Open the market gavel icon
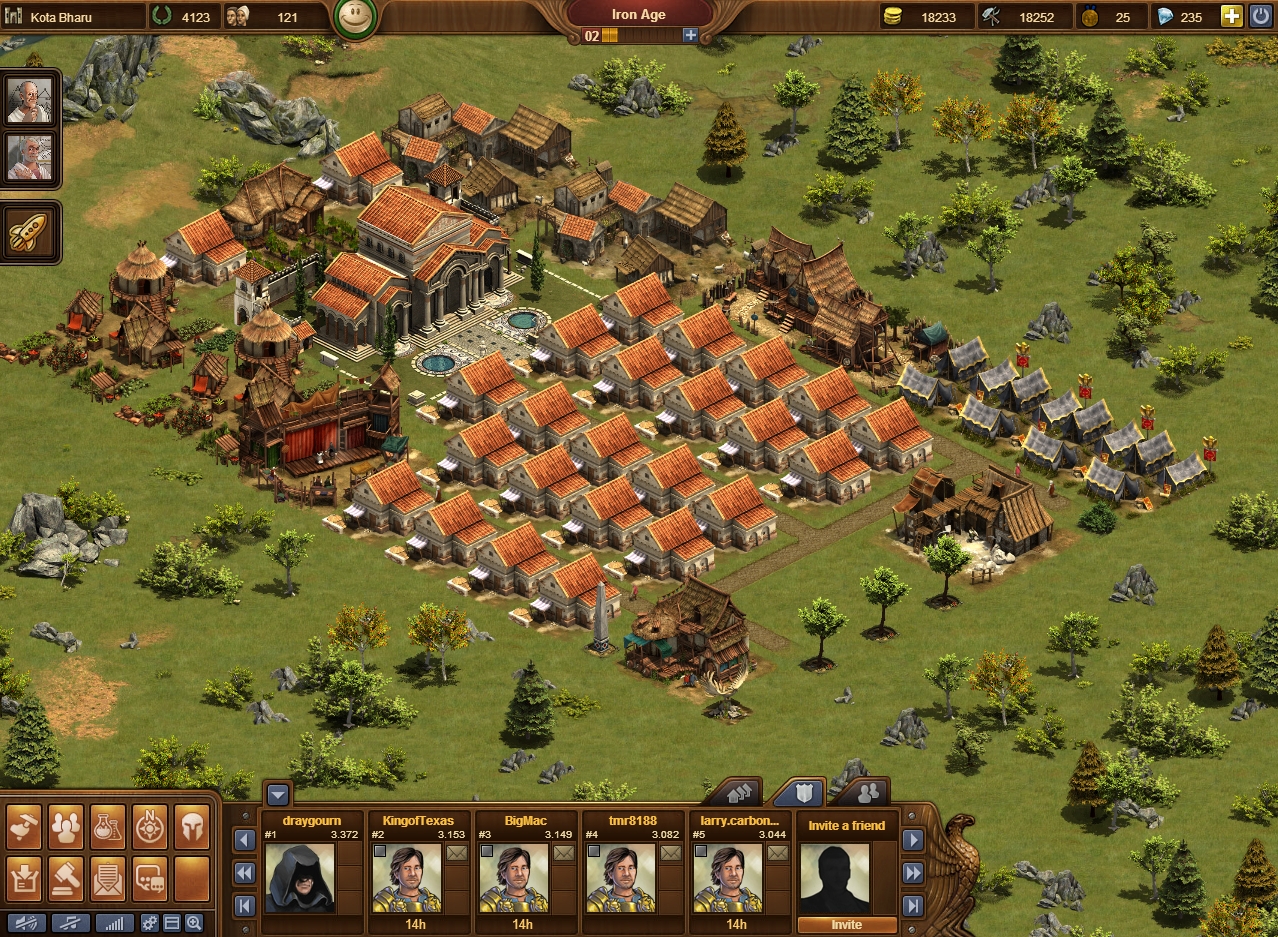 [x=66, y=878]
